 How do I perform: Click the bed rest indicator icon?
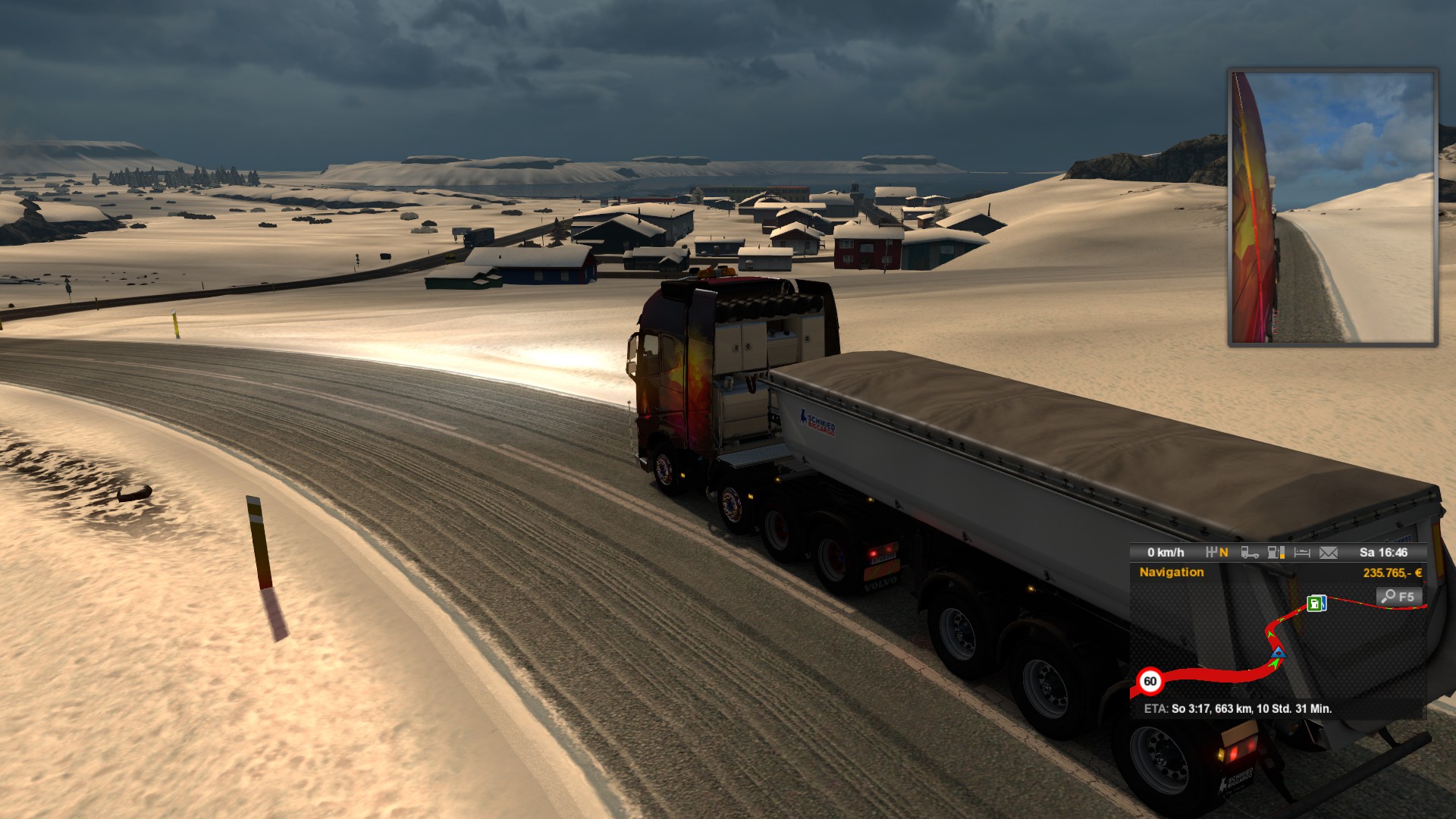point(1302,553)
